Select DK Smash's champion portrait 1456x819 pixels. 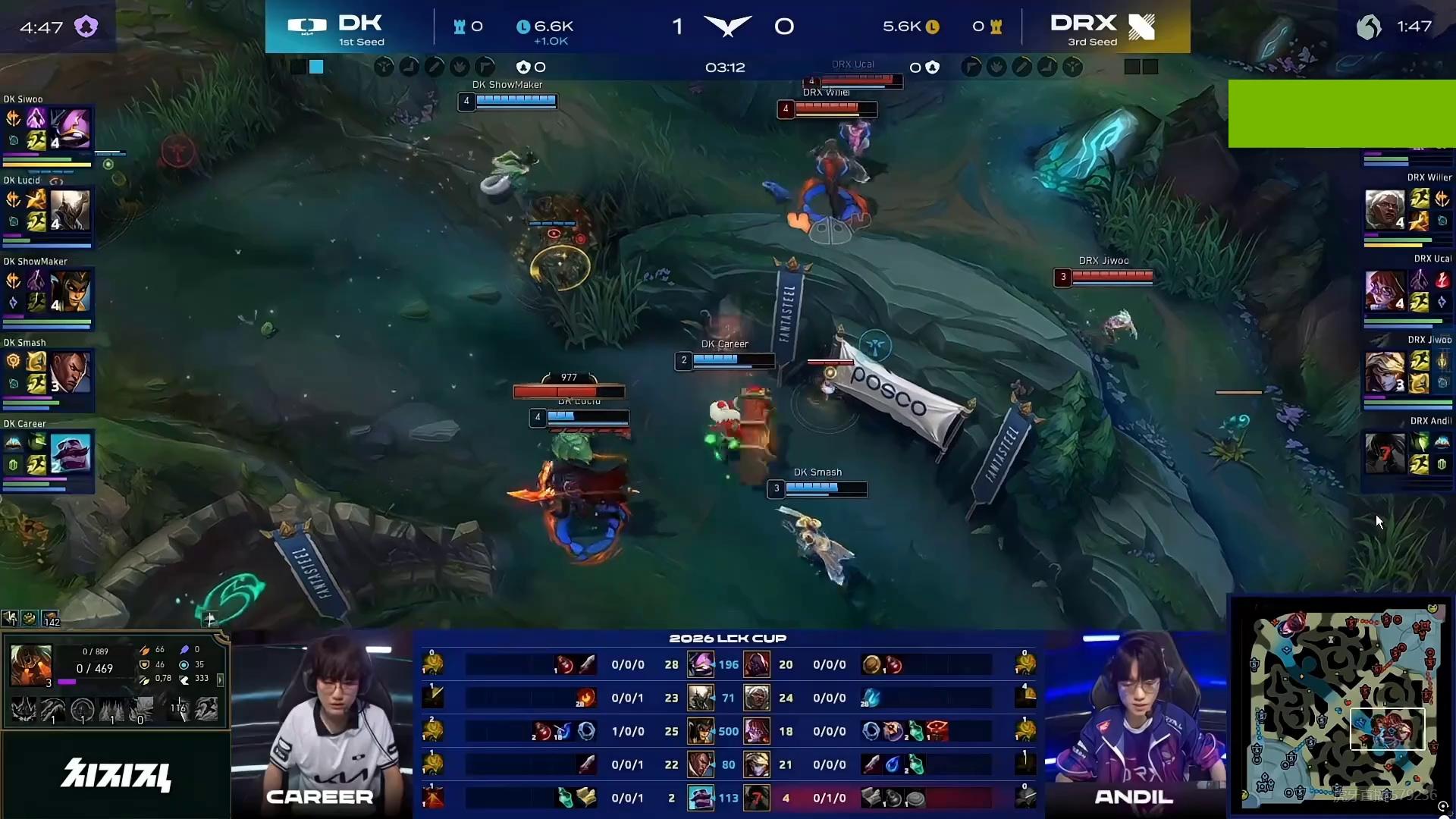pos(71,372)
